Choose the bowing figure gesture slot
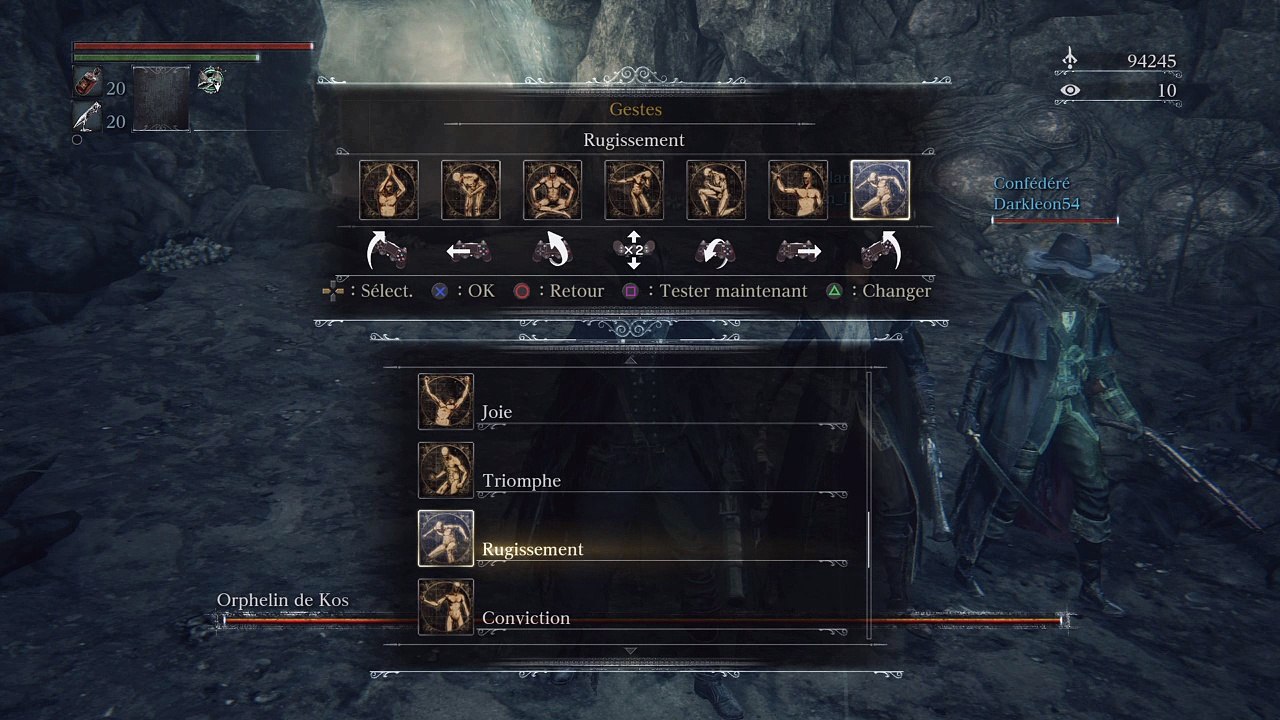This screenshot has width=1280, height=720. click(x=471, y=190)
